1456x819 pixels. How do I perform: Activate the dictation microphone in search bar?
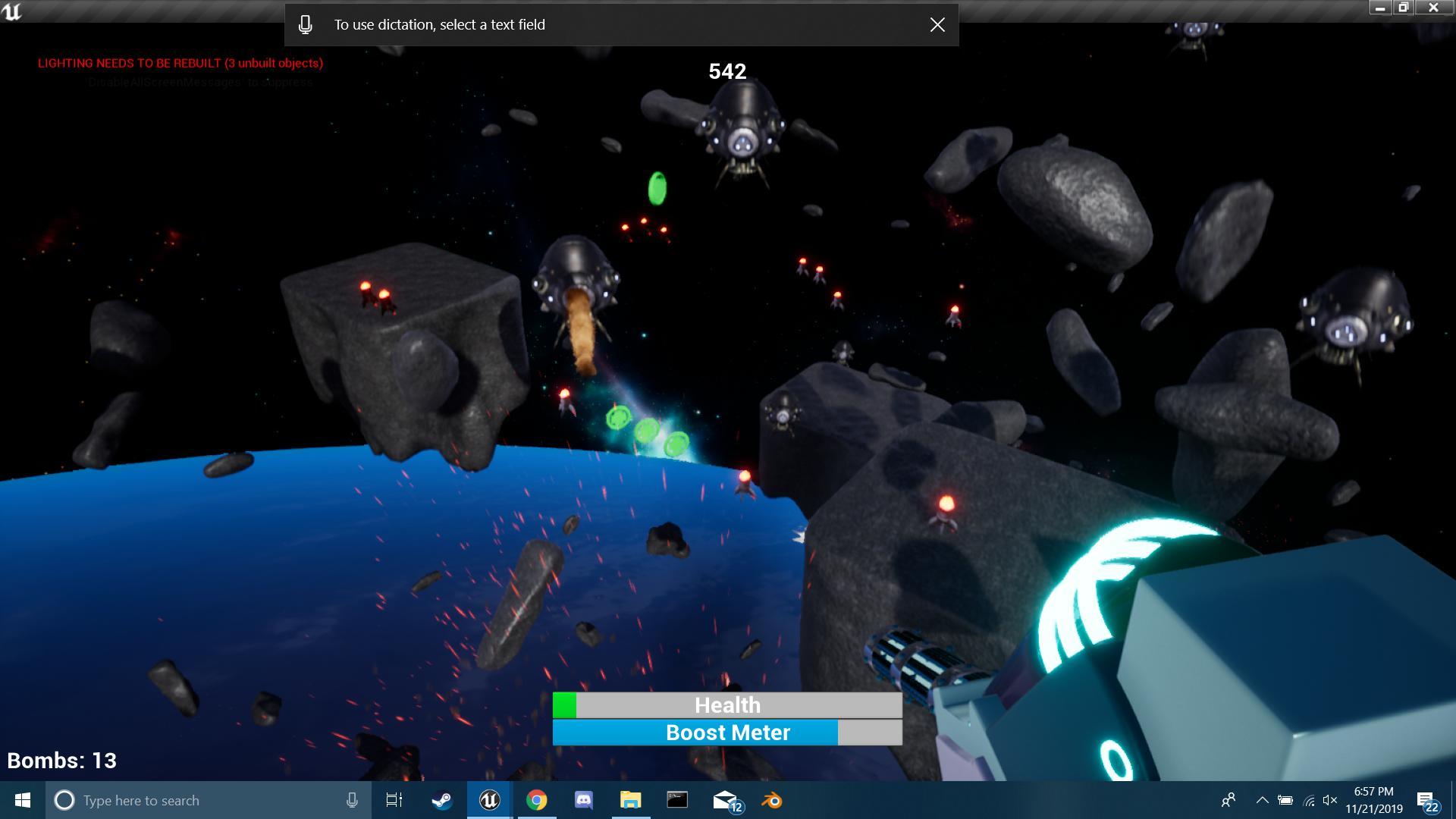352,800
